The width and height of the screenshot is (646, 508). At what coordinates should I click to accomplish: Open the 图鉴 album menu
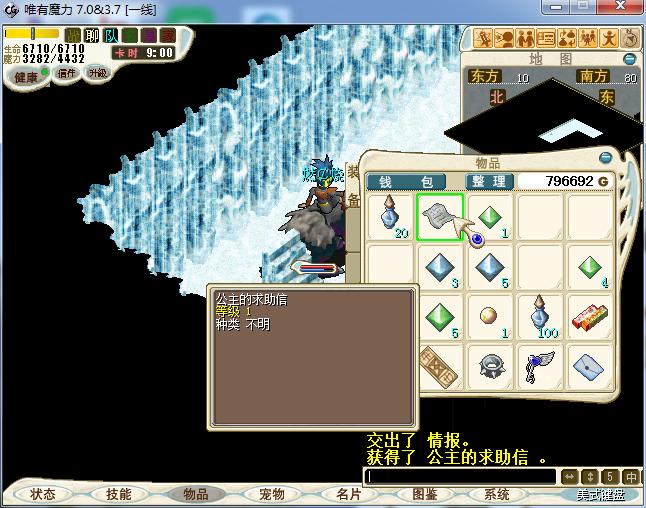click(424, 494)
